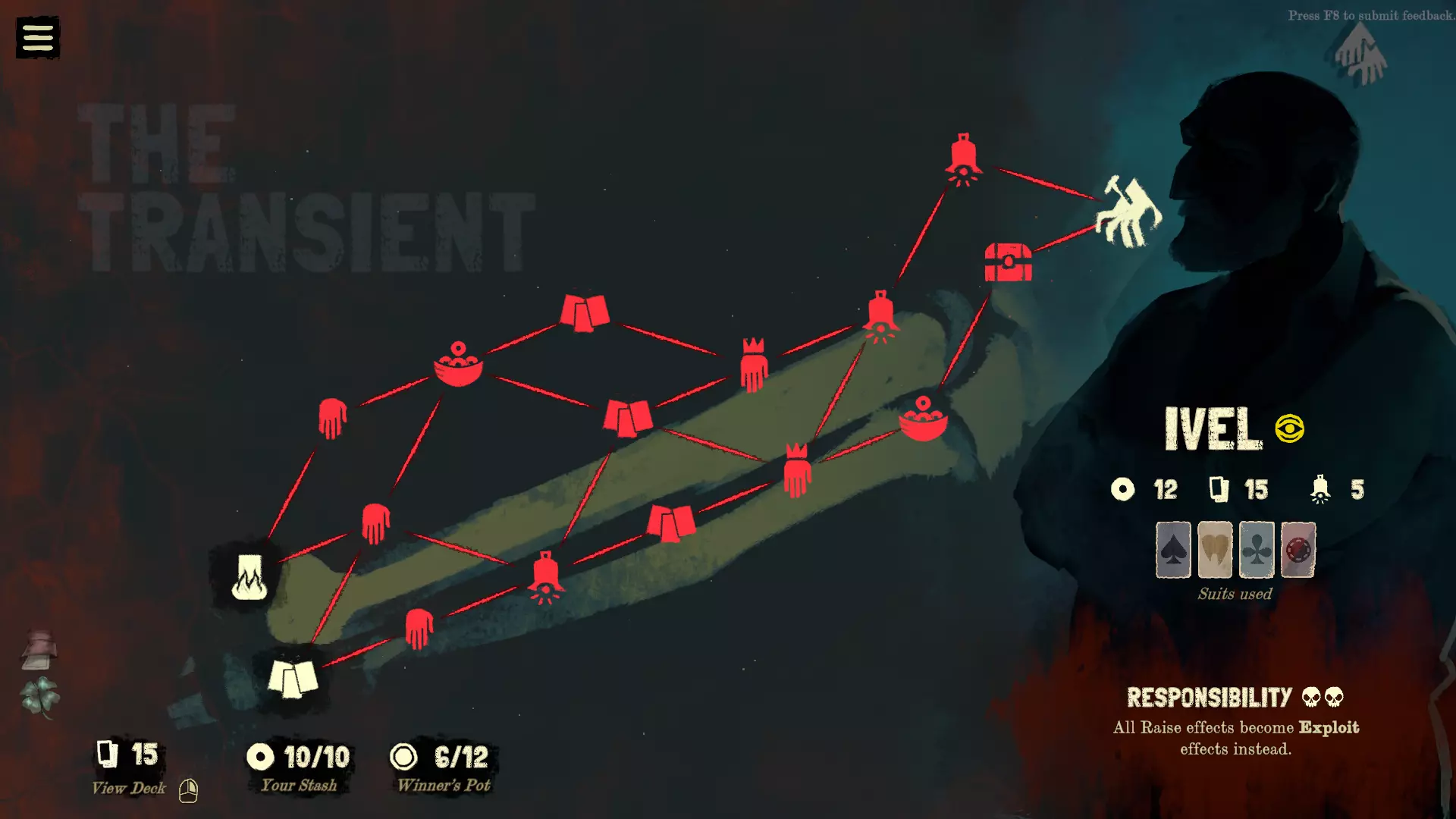Choose the treasure chest map node
1456x819 pixels.
coord(1008,262)
